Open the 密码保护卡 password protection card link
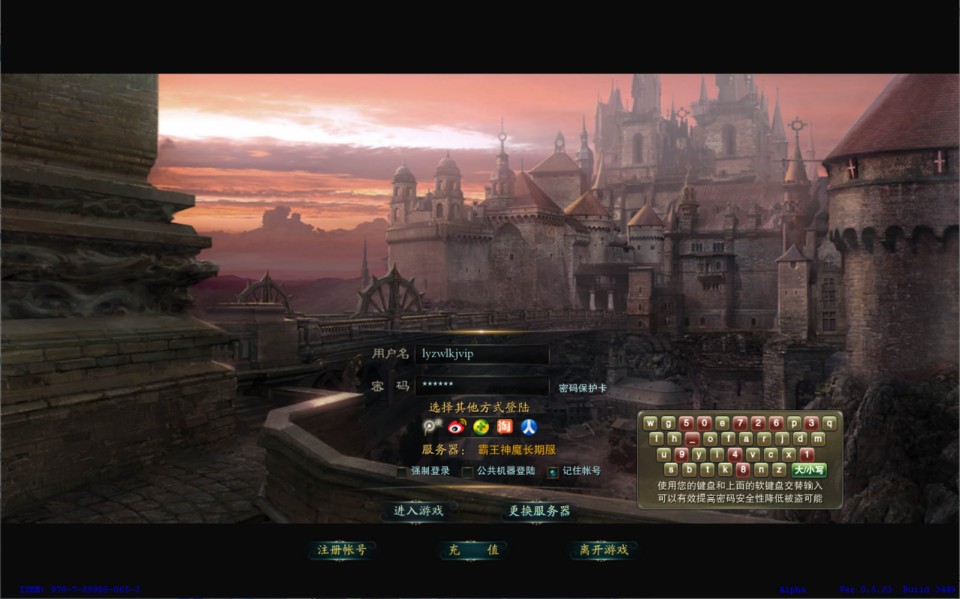The width and height of the screenshot is (960, 599). click(582, 388)
